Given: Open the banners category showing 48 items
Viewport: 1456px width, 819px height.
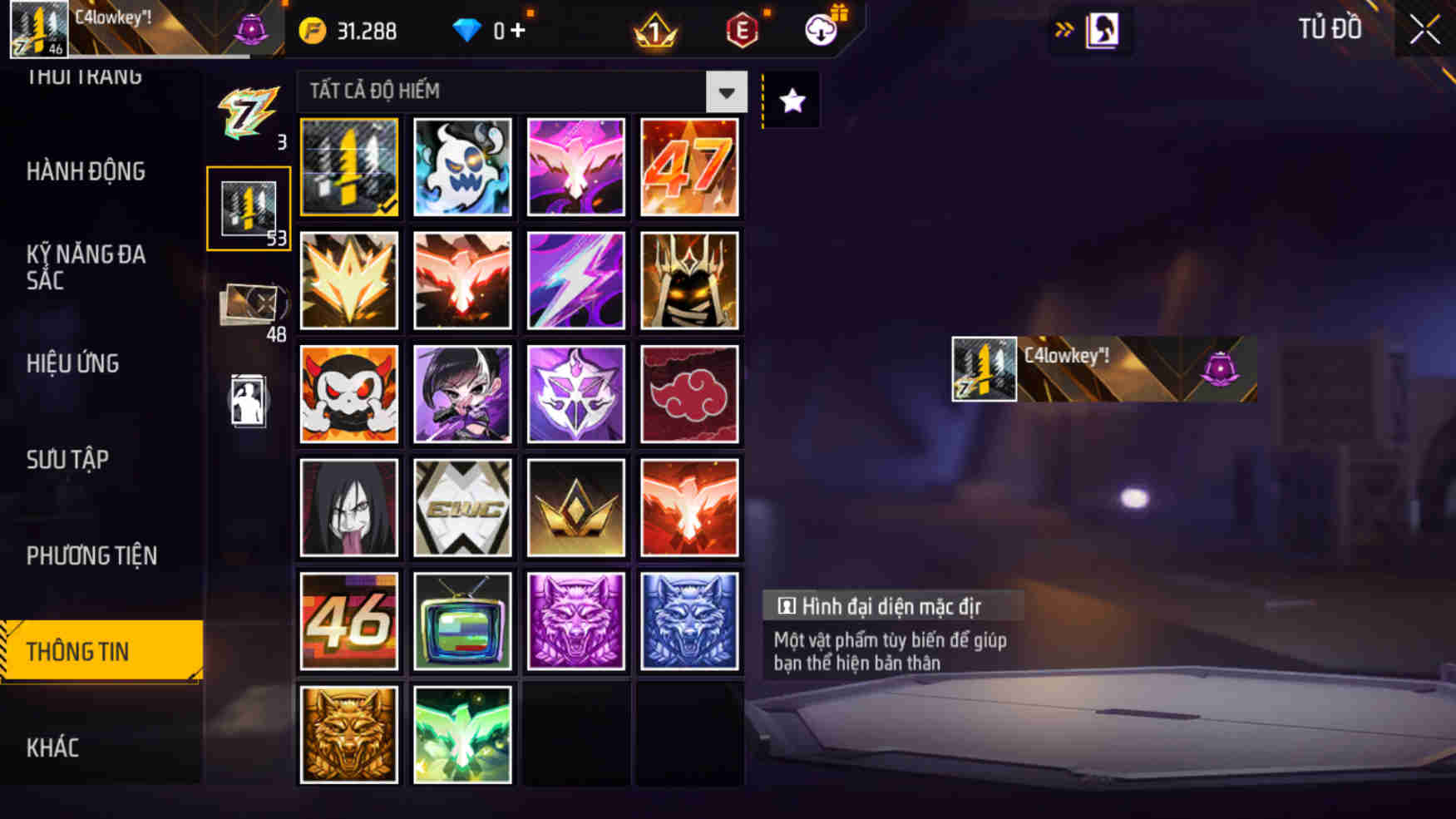Looking at the screenshot, I should pos(249,303).
